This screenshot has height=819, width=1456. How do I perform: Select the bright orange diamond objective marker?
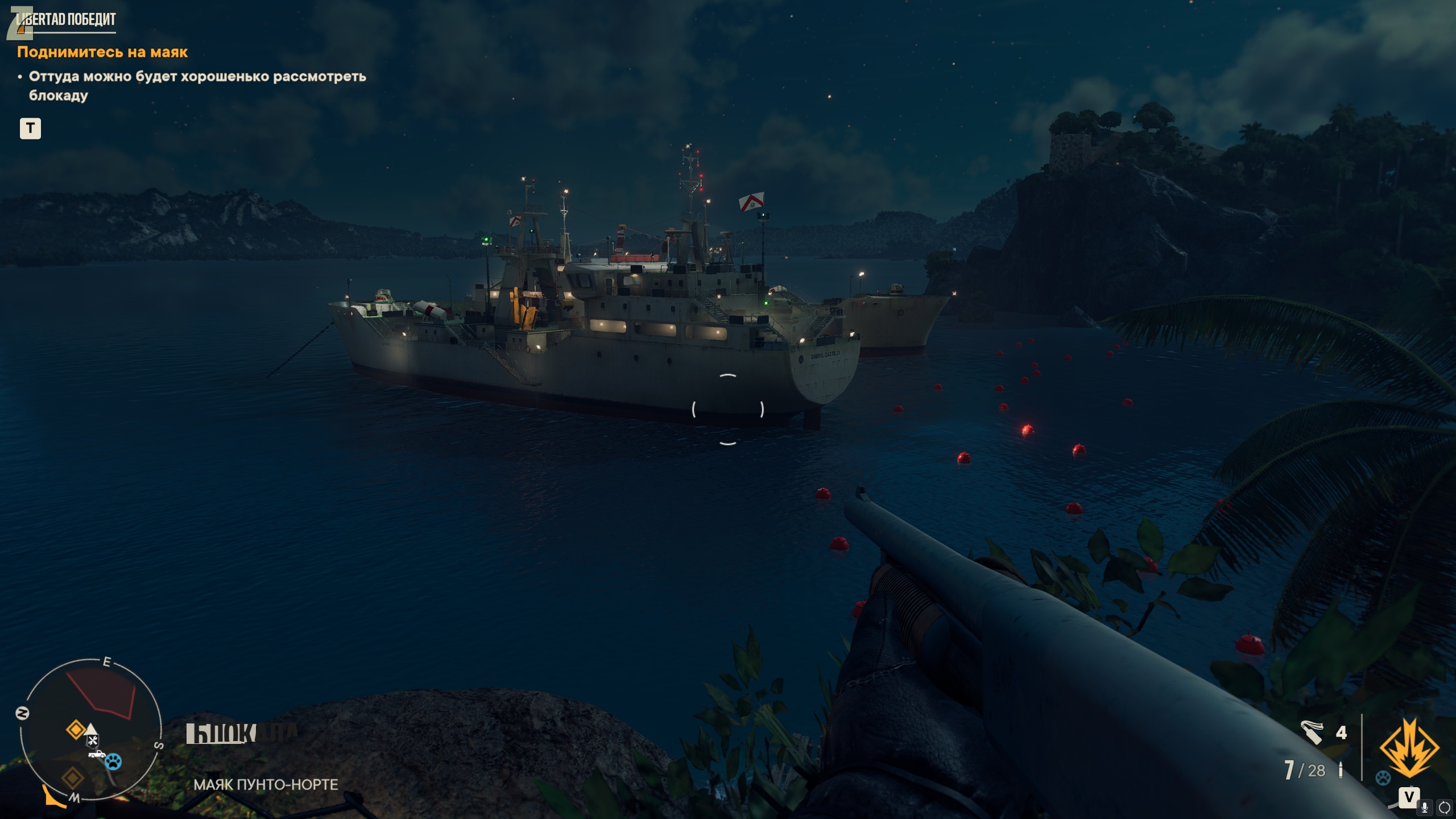coord(76,729)
